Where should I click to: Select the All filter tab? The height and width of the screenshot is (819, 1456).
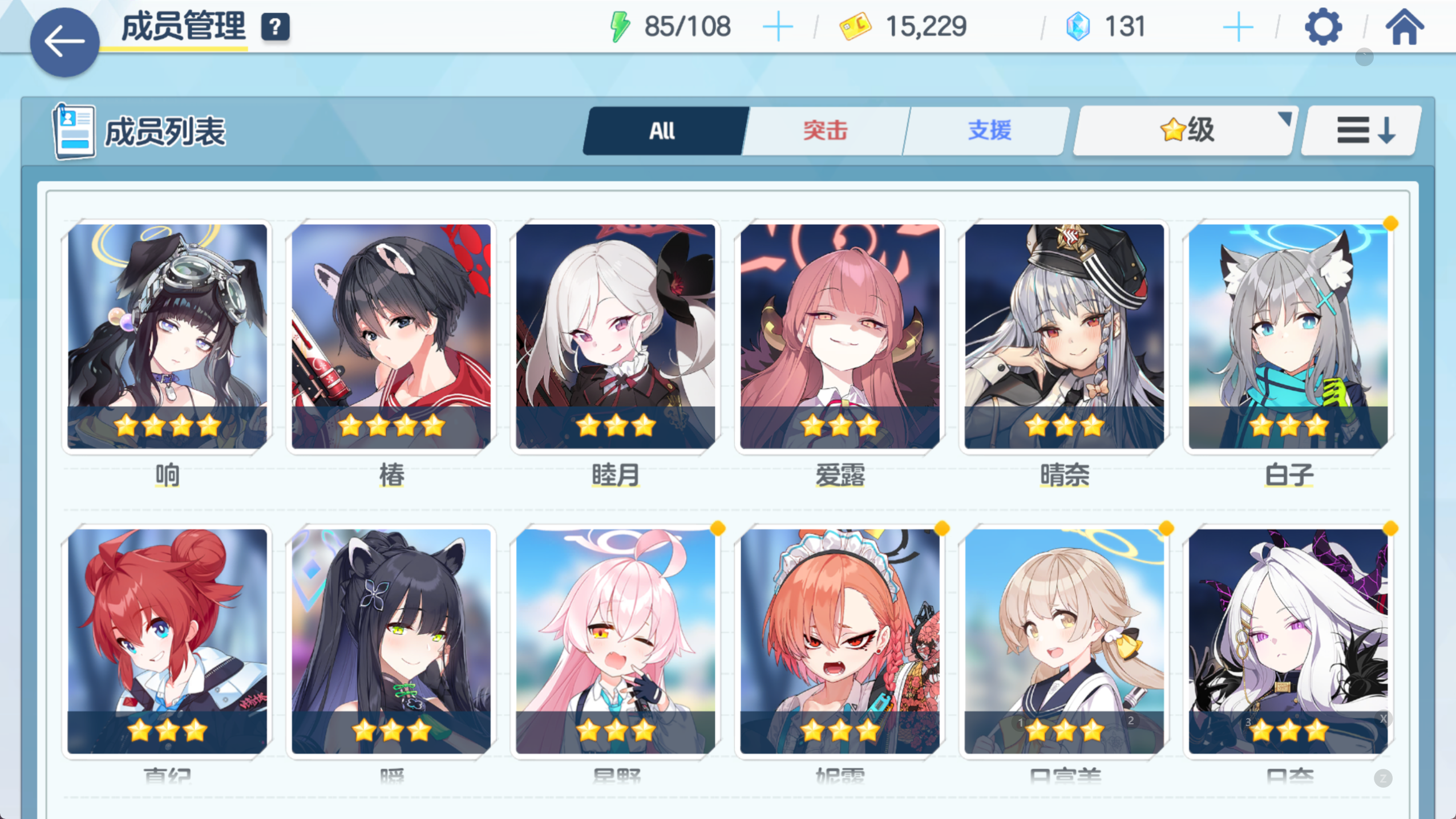664,130
